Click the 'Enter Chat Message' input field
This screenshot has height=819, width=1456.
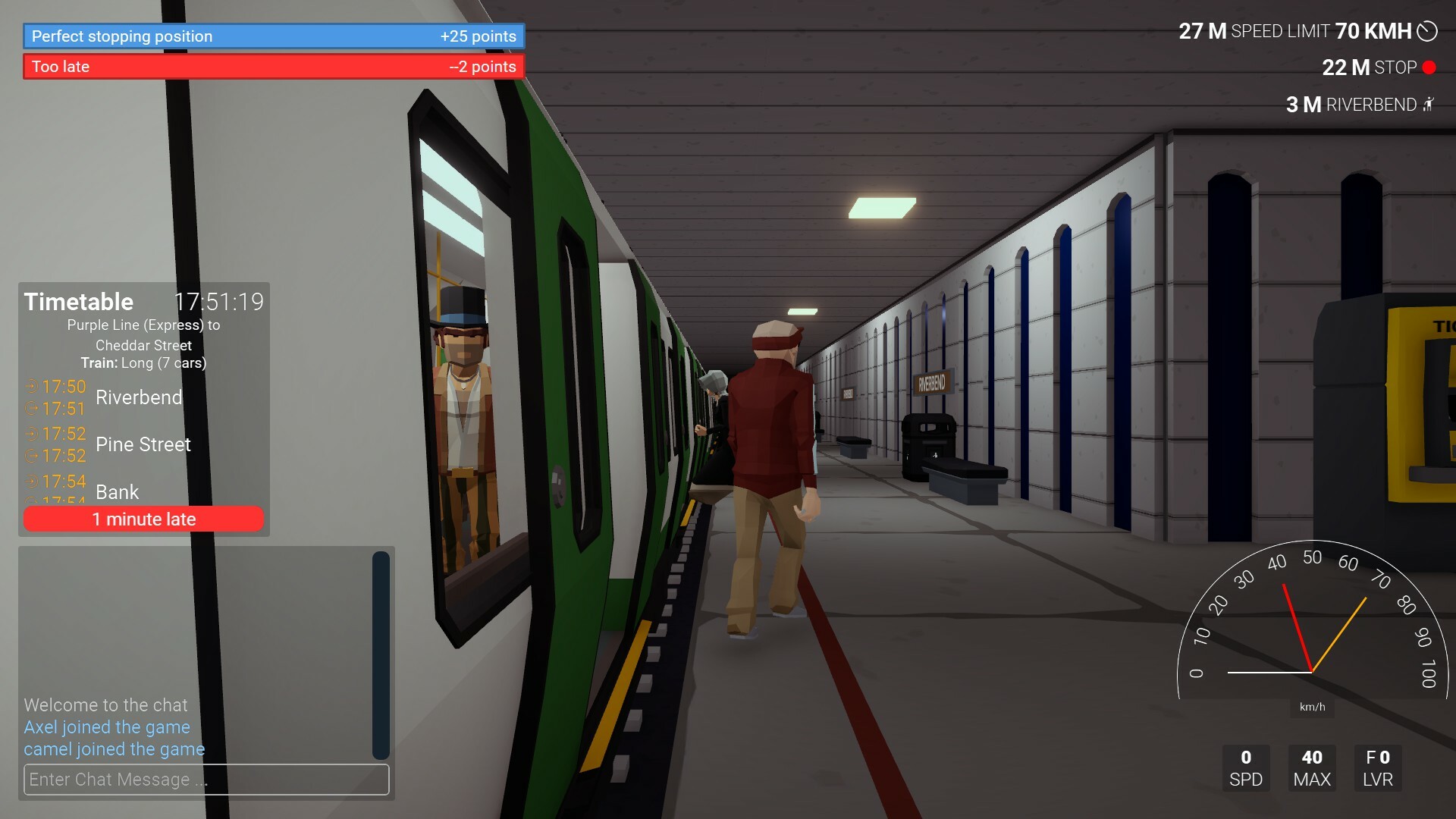206,780
